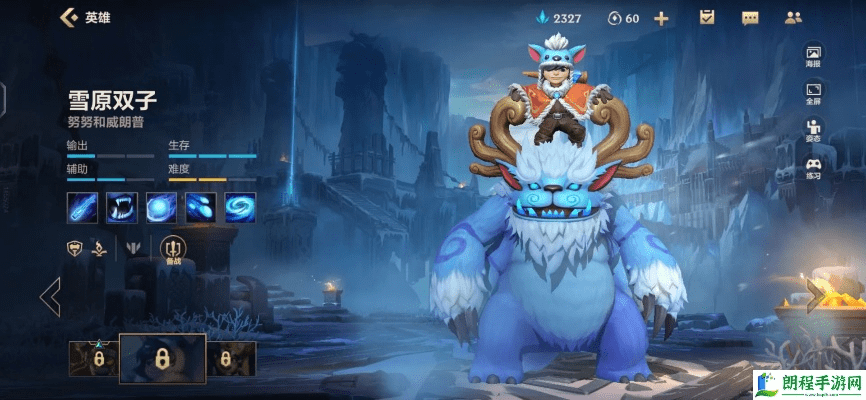Open the friends list icon
The image size is (866, 400).
tap(794, 17)
